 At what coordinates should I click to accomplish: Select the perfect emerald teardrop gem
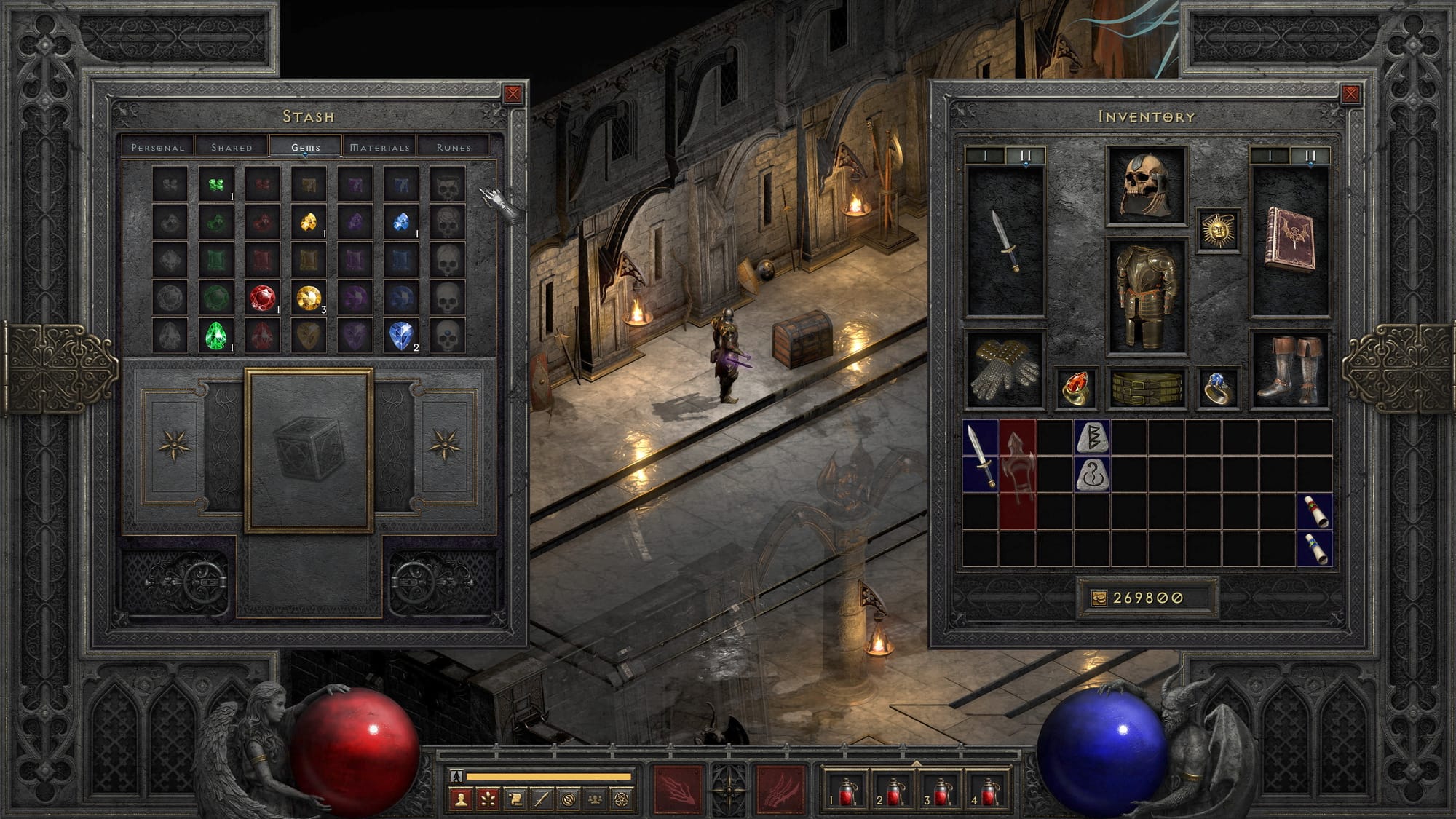[x=216, y=336]
